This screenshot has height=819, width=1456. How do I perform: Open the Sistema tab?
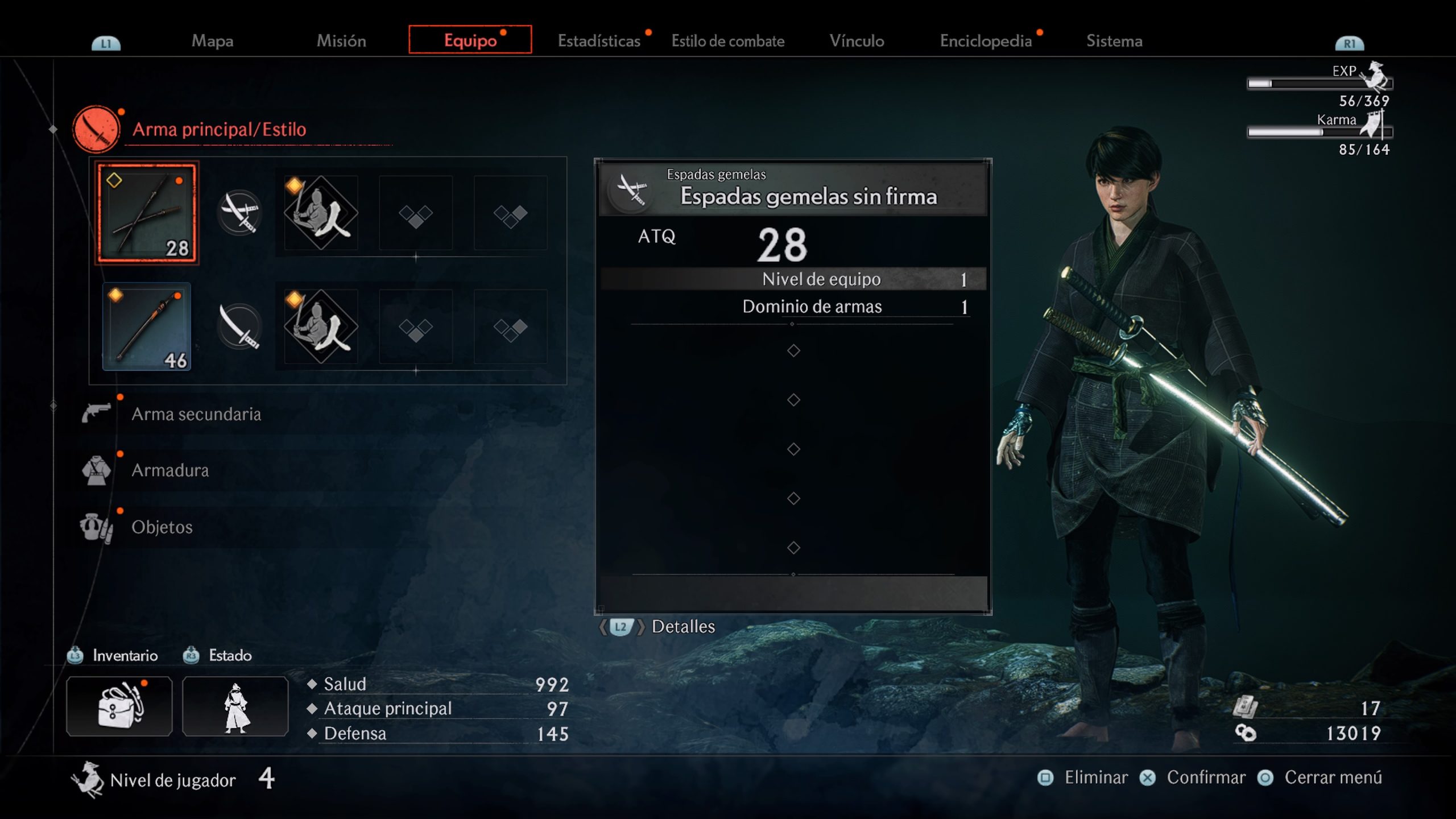click(x=1114, y=41)
